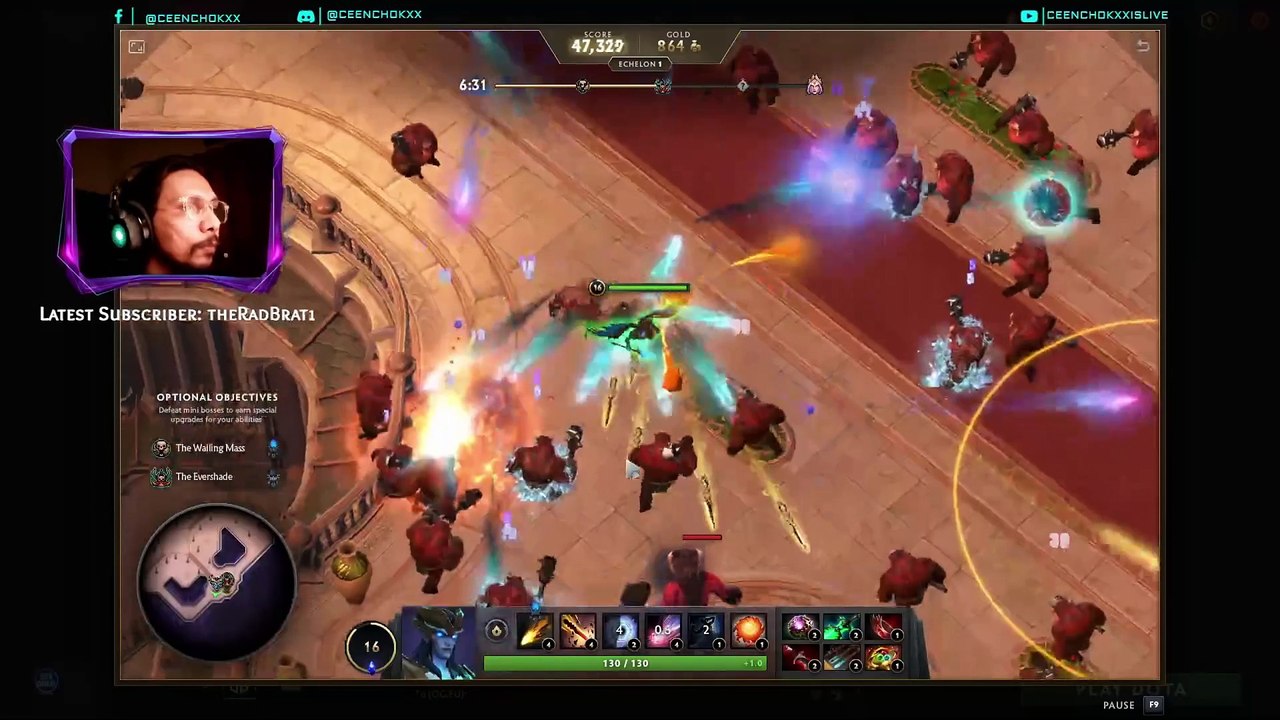Trigger the pink streak ability icon
Viewport: 1280px width, 720px height.
pos(662,631)
